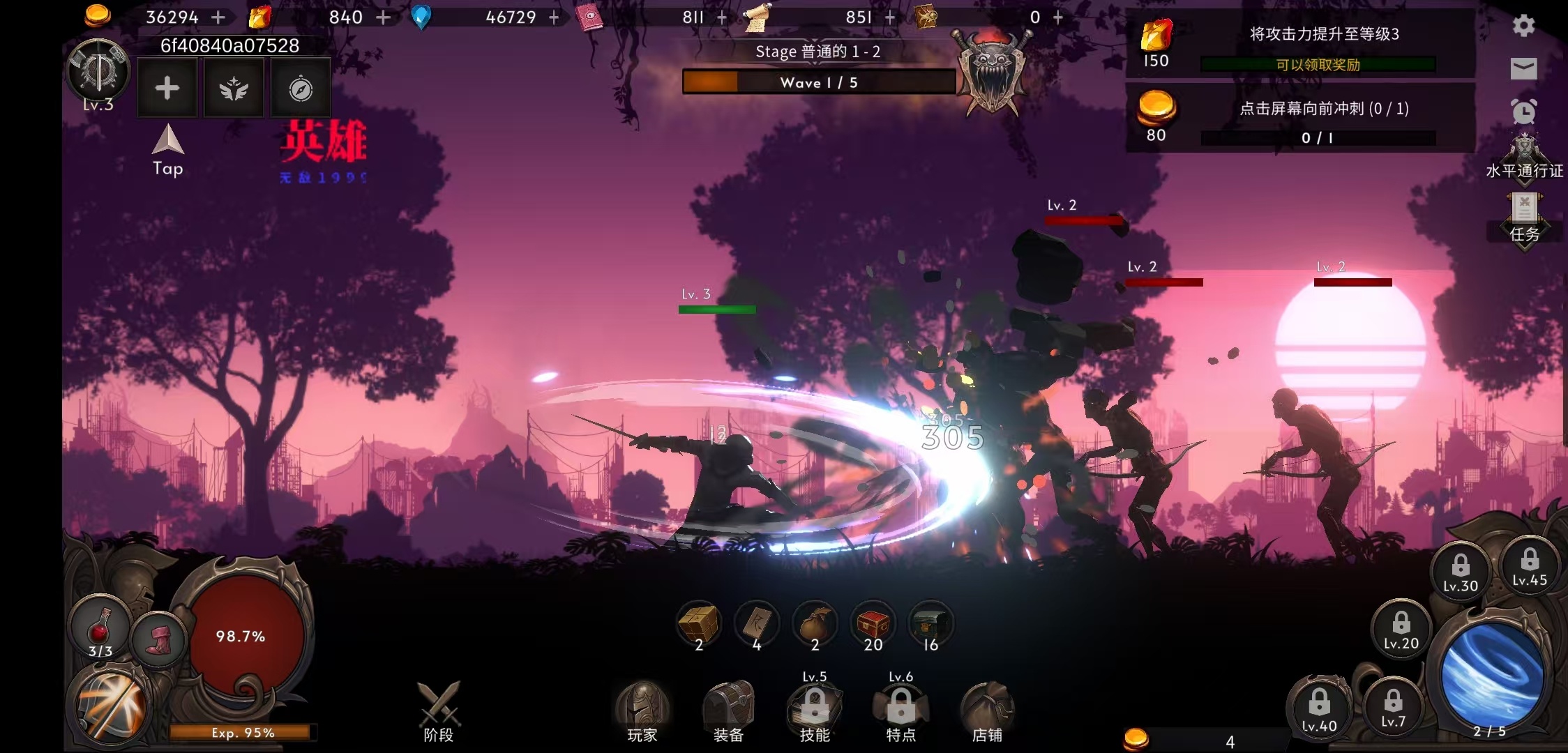Open the 装备 equipment chest menu
This screenshot has height=753, width=1568.
point(728,713)
